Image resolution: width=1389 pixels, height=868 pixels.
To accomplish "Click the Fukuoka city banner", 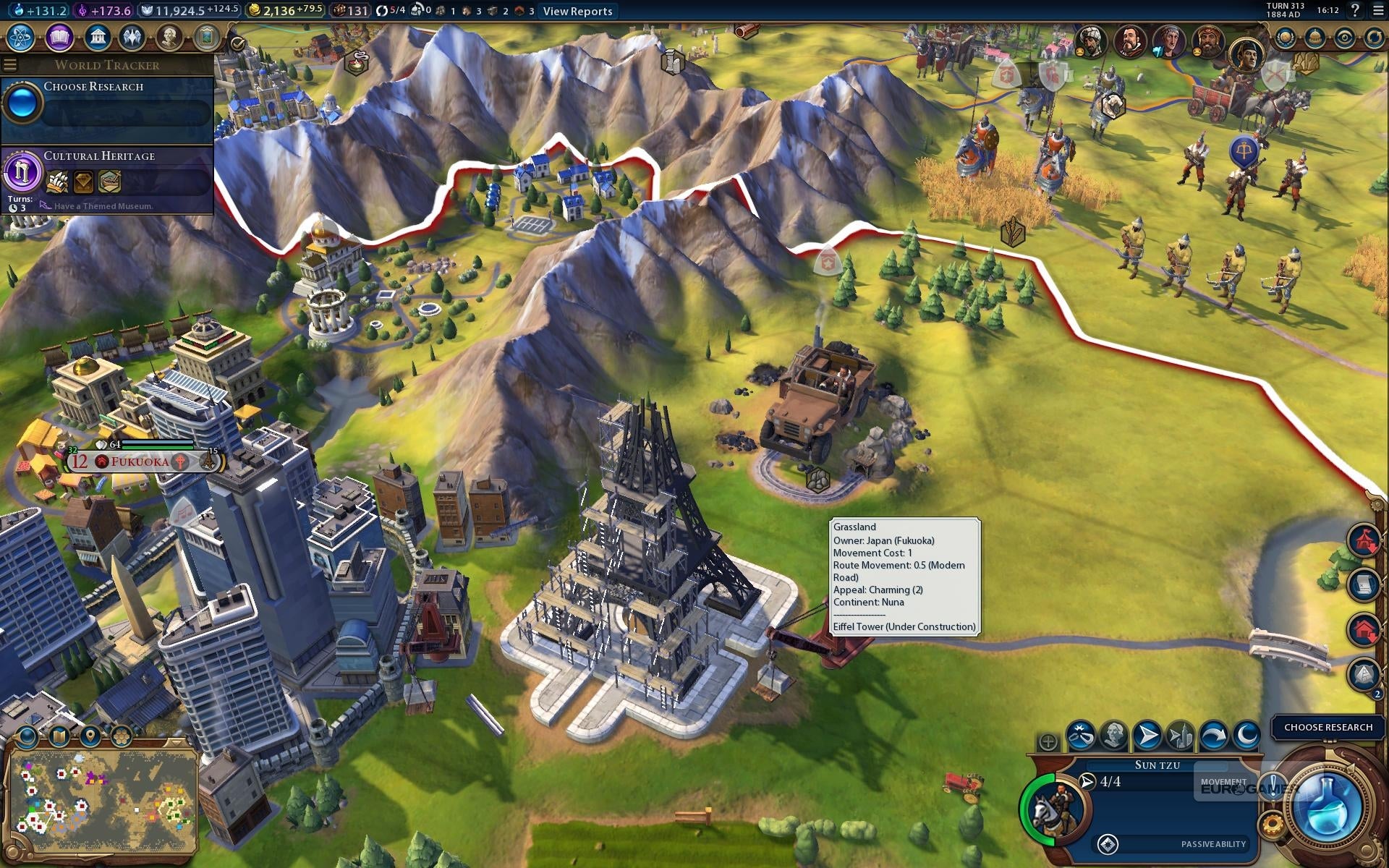I will pos(141,461).
